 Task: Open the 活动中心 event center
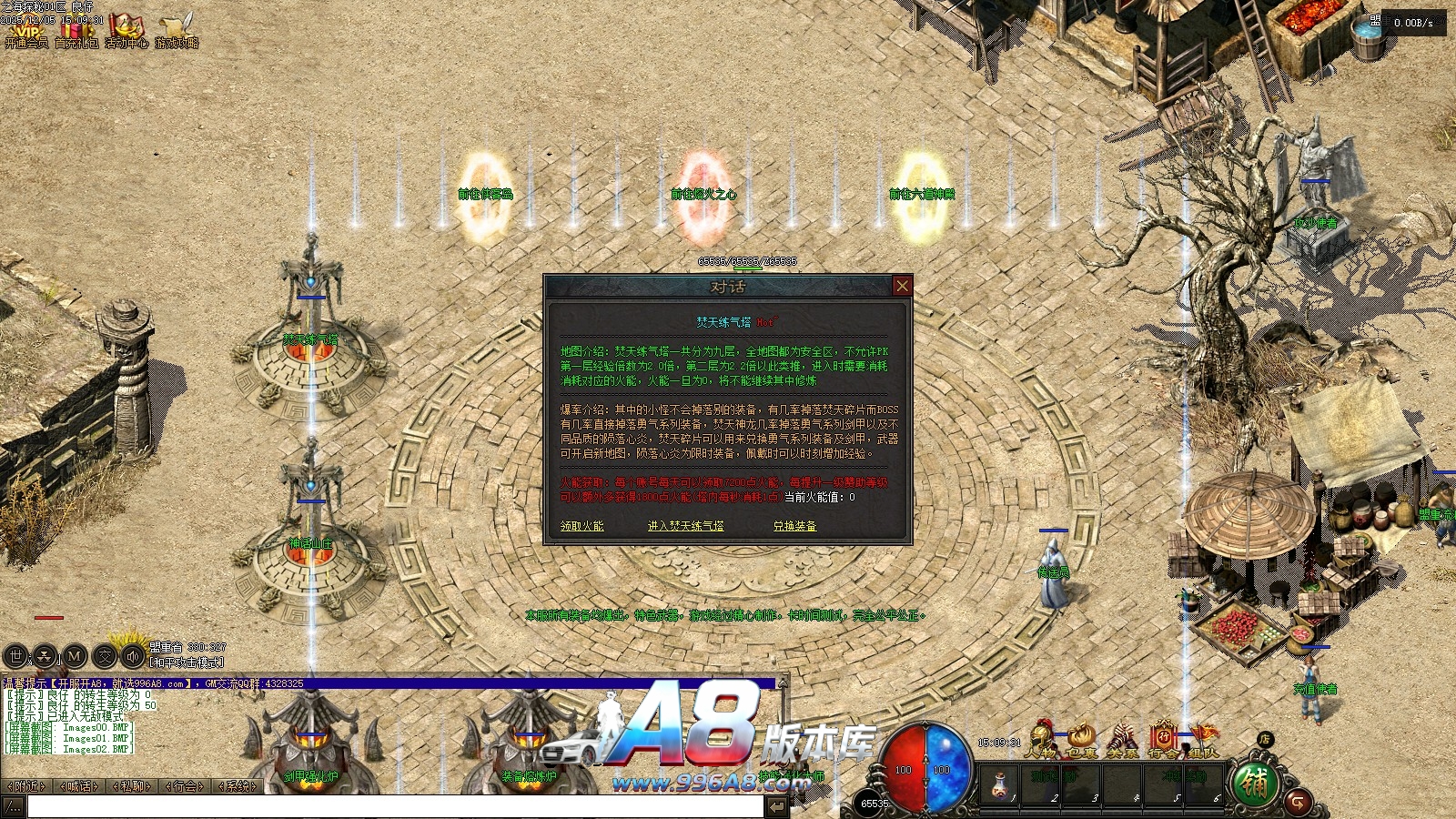click(x=126, y=32)
